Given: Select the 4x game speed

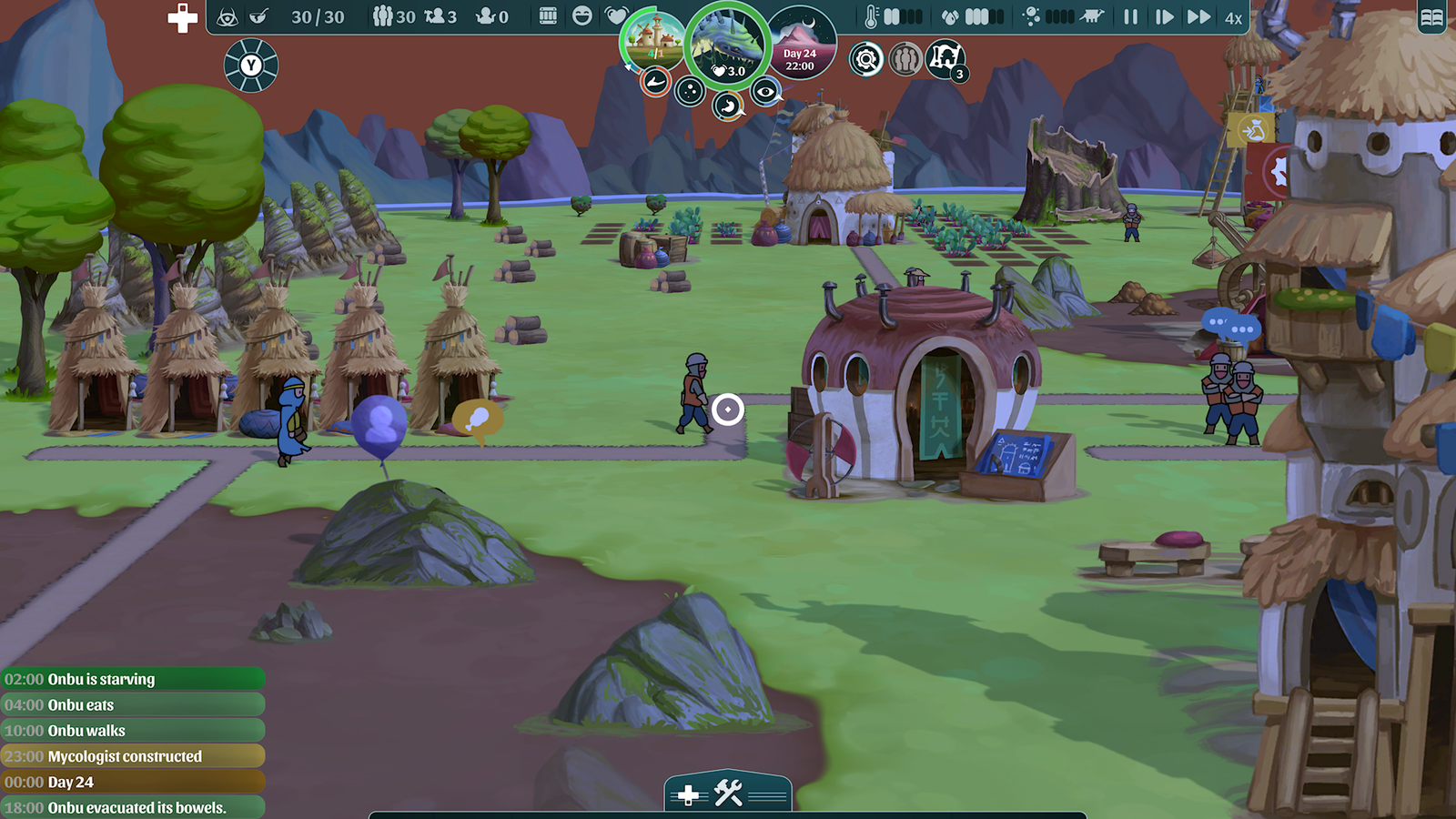Looking at the screenshot, I should click(1233, 17).
